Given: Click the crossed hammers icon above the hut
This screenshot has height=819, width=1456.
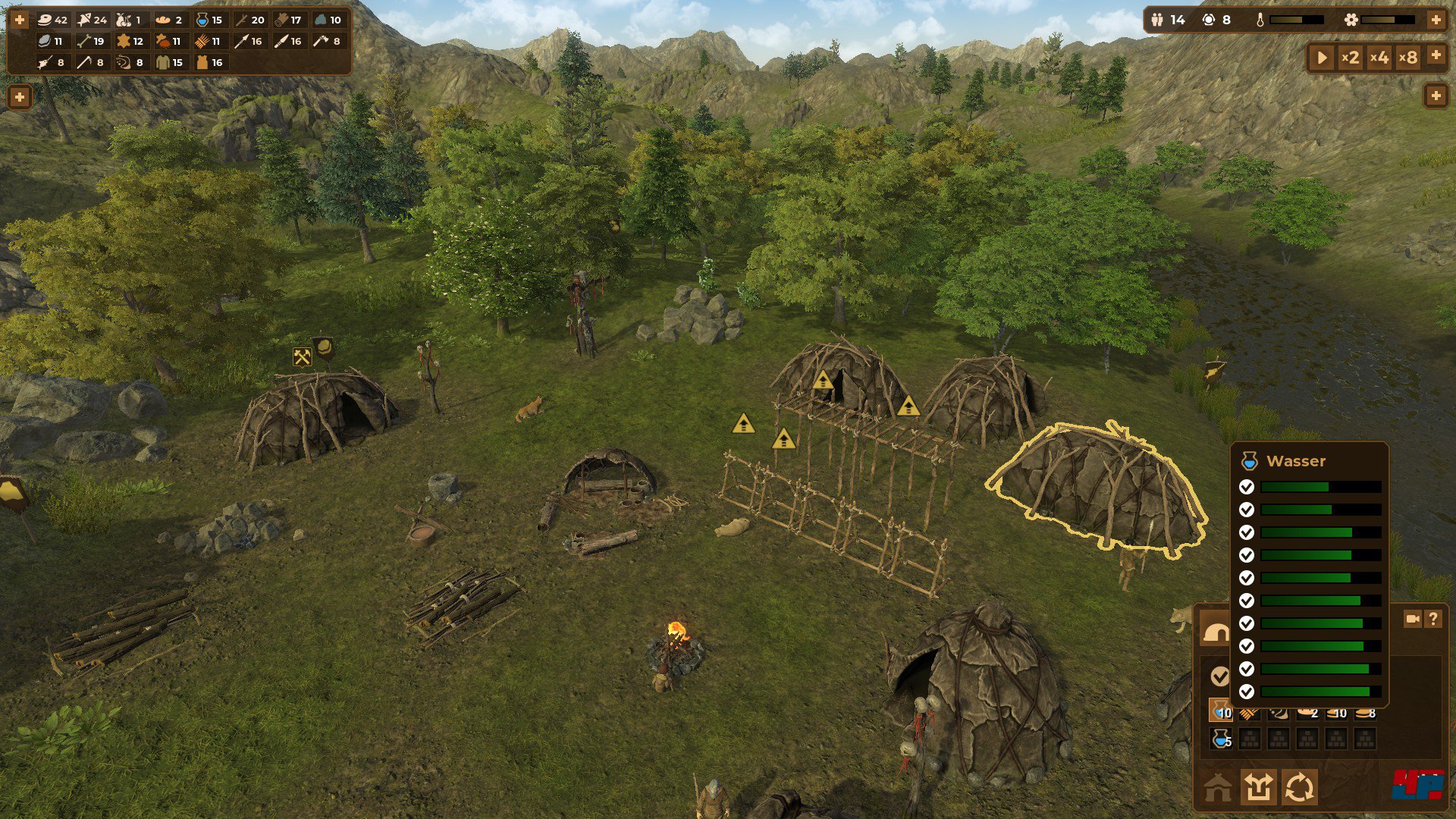Looking at the screenshot, I should 302,357.
